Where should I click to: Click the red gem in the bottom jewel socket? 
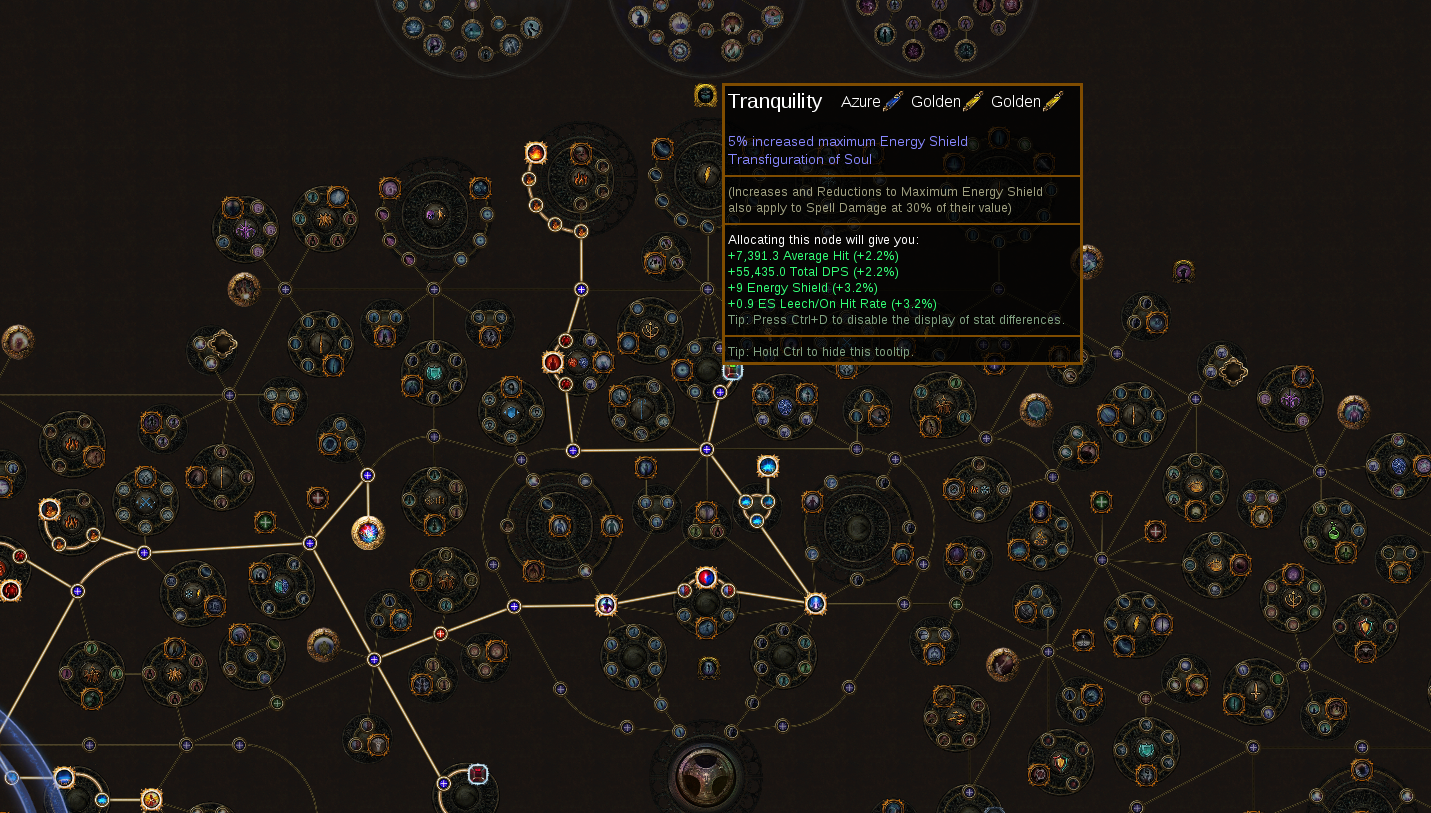coord(478,773)
